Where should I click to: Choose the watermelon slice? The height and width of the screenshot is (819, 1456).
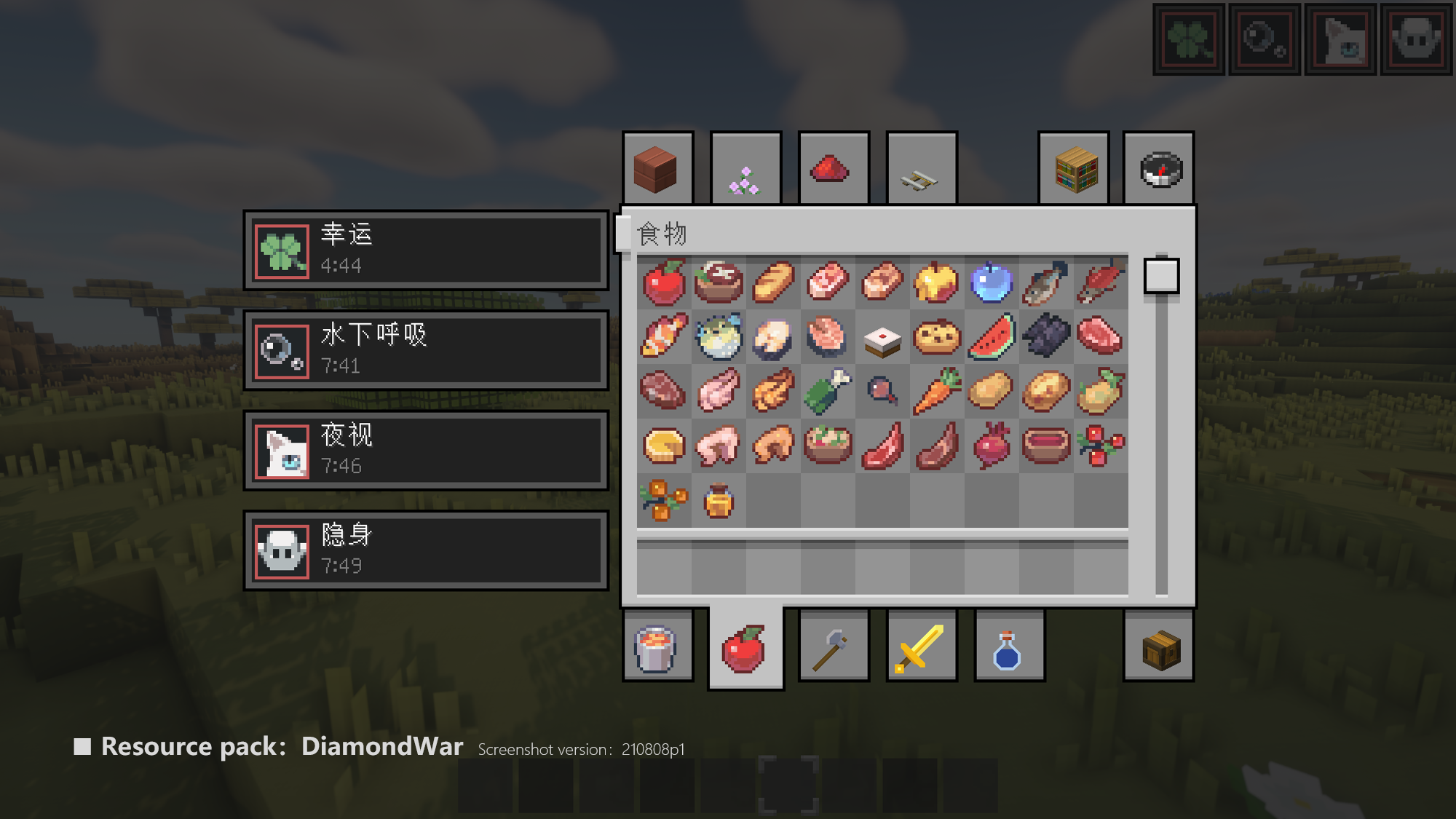click(x=991, y=337)
